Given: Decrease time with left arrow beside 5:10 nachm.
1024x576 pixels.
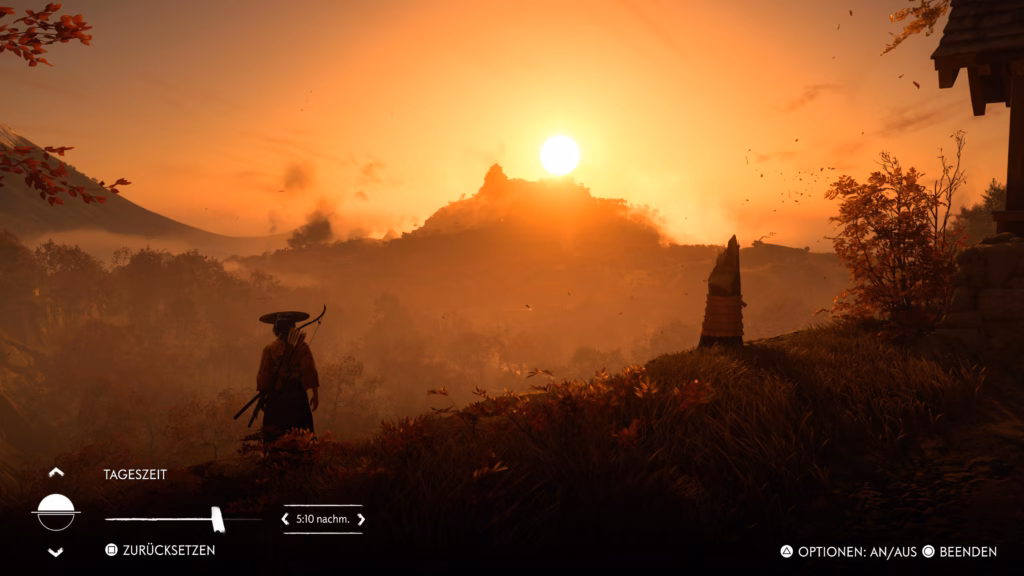Looking at the screenshot, I should click(x=285, y=519).
